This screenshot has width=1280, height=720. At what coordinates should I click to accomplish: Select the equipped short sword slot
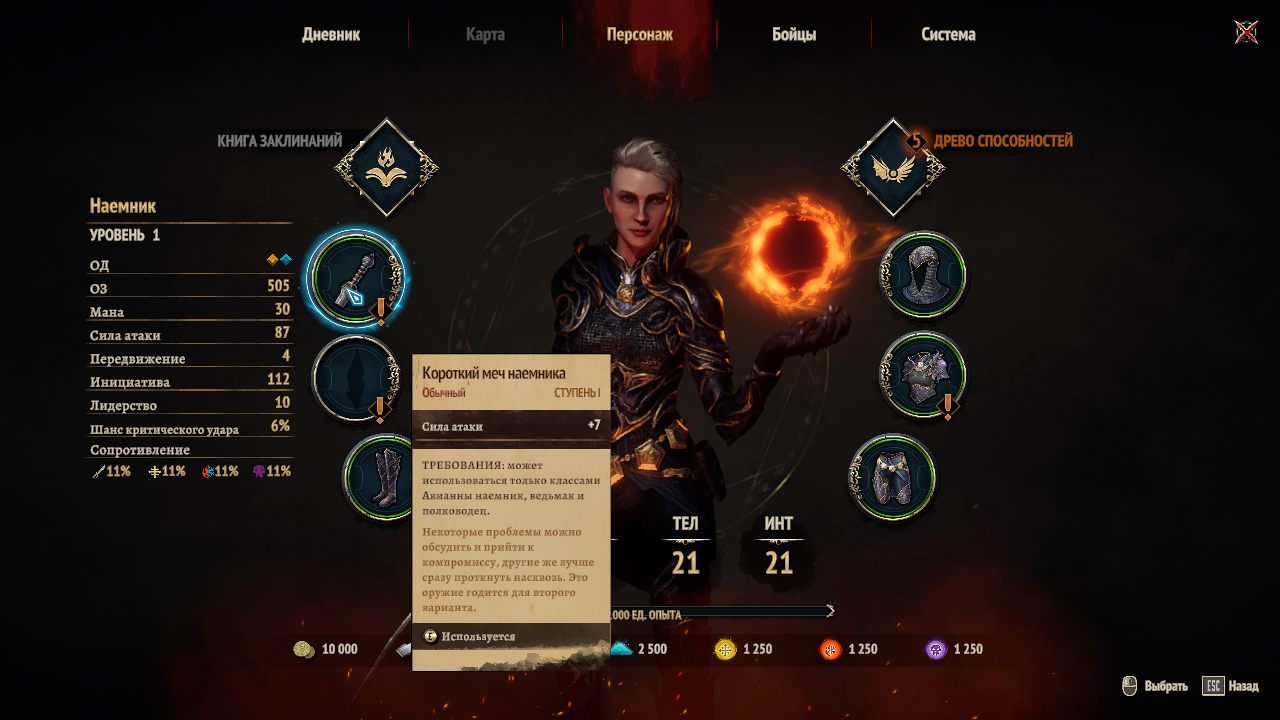pyautogui.click(x=355, y=277)
